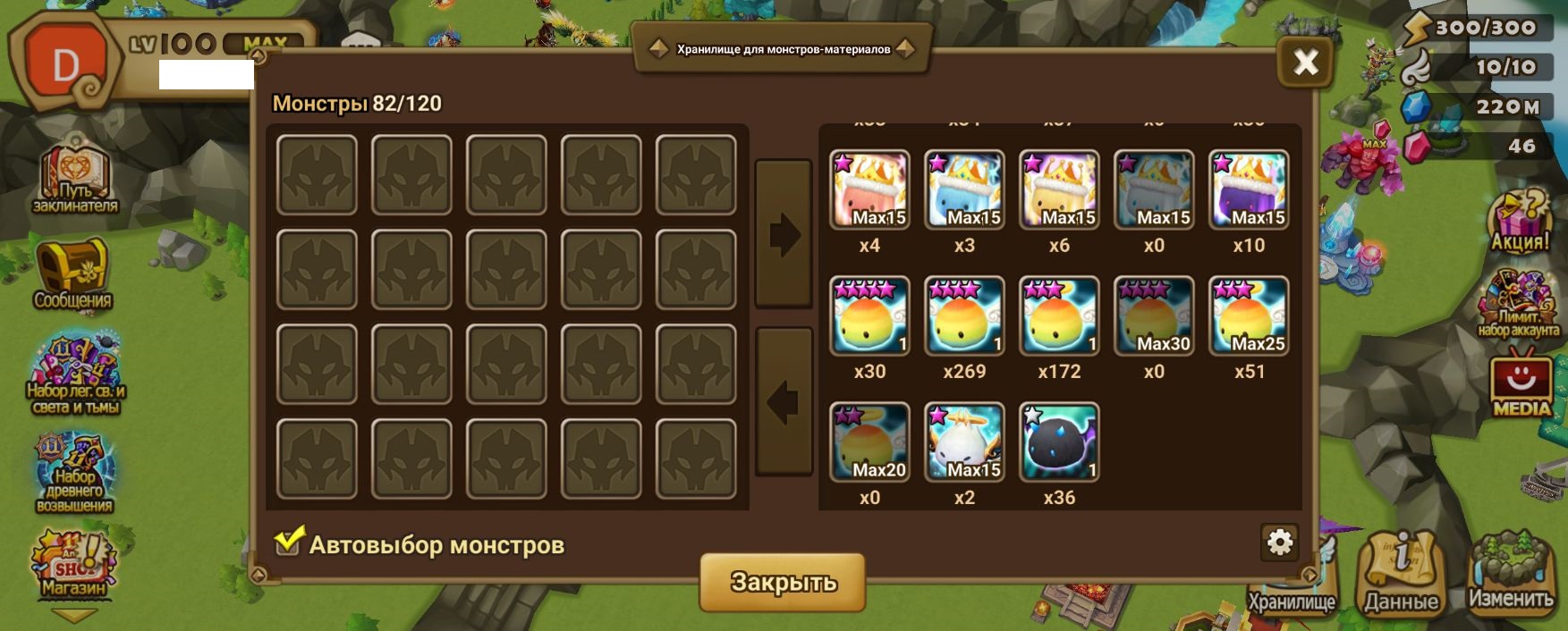Image resolution: width=1568 pixels, height=631 pixels.
Task: Click the Закрыть button
Action: [783, 582]
